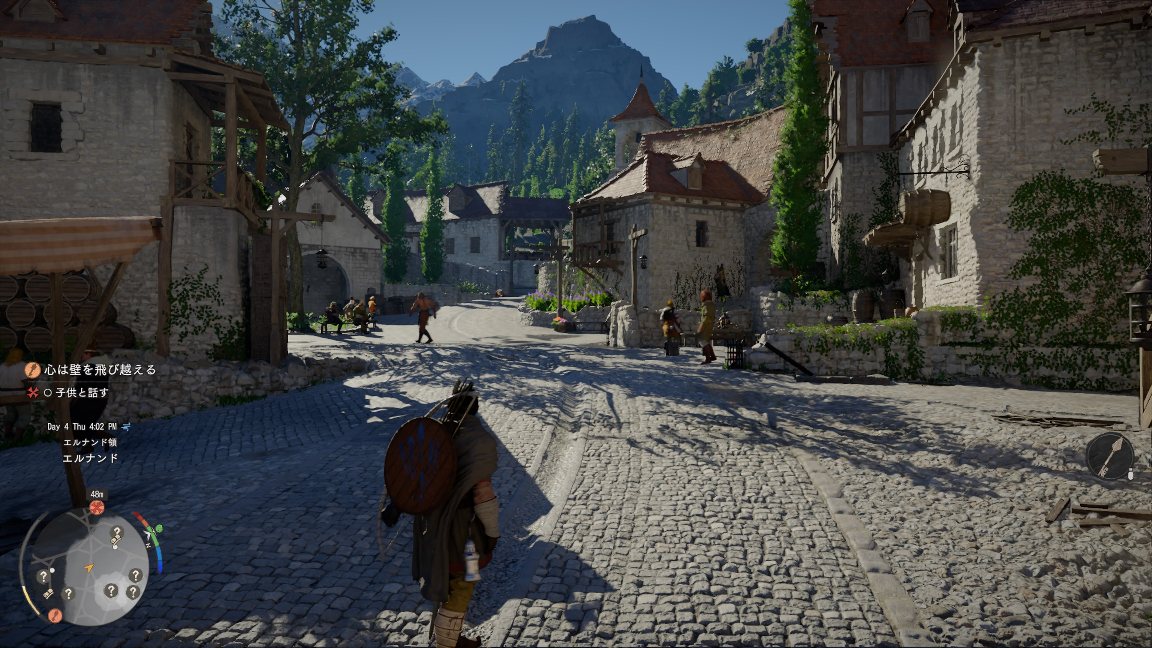Click the orange 48m objective marker on minimap
The image size is (1152, 648).
[97, 507]
